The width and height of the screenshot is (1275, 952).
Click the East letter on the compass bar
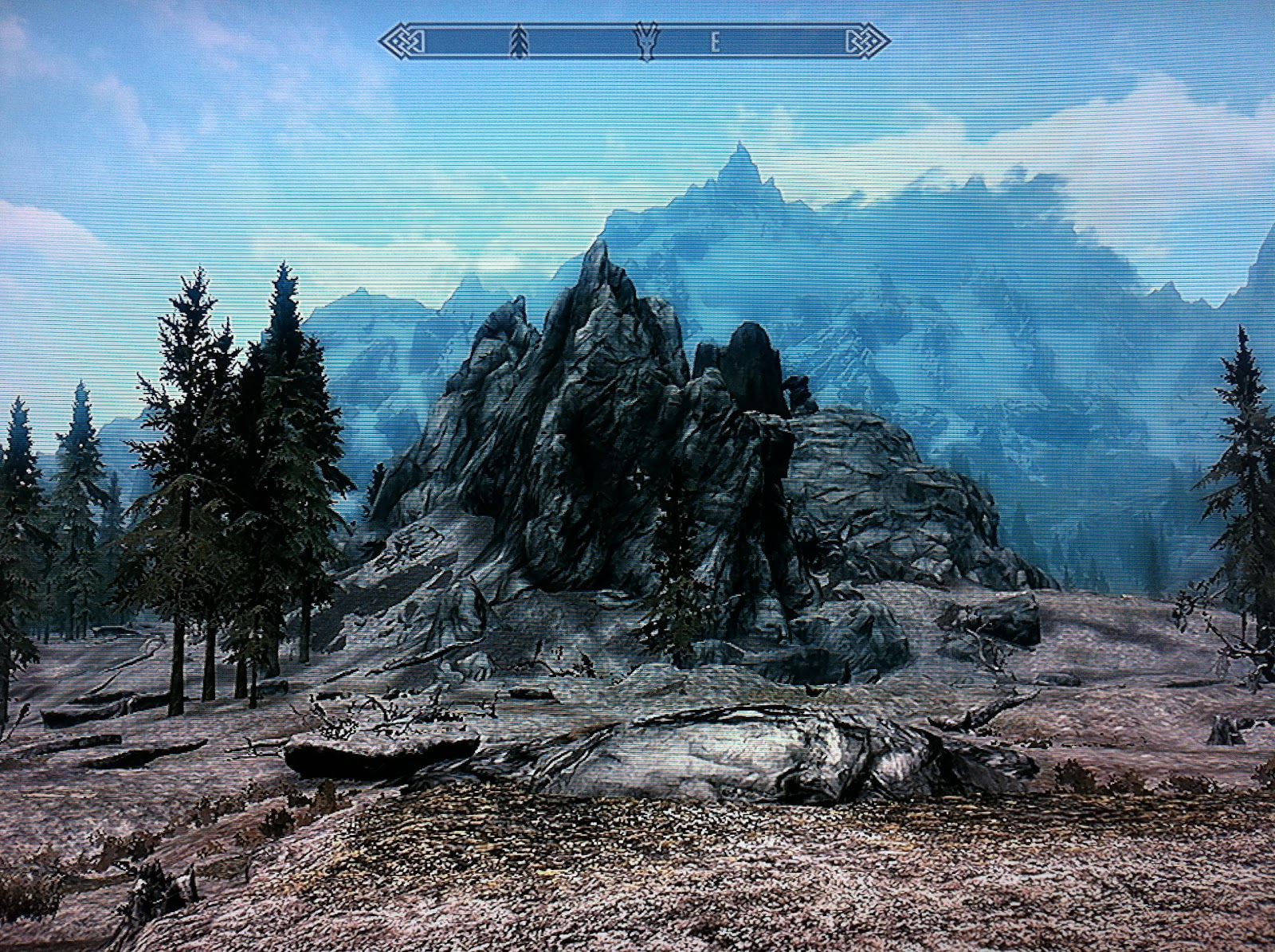click(x=715, y=44)
